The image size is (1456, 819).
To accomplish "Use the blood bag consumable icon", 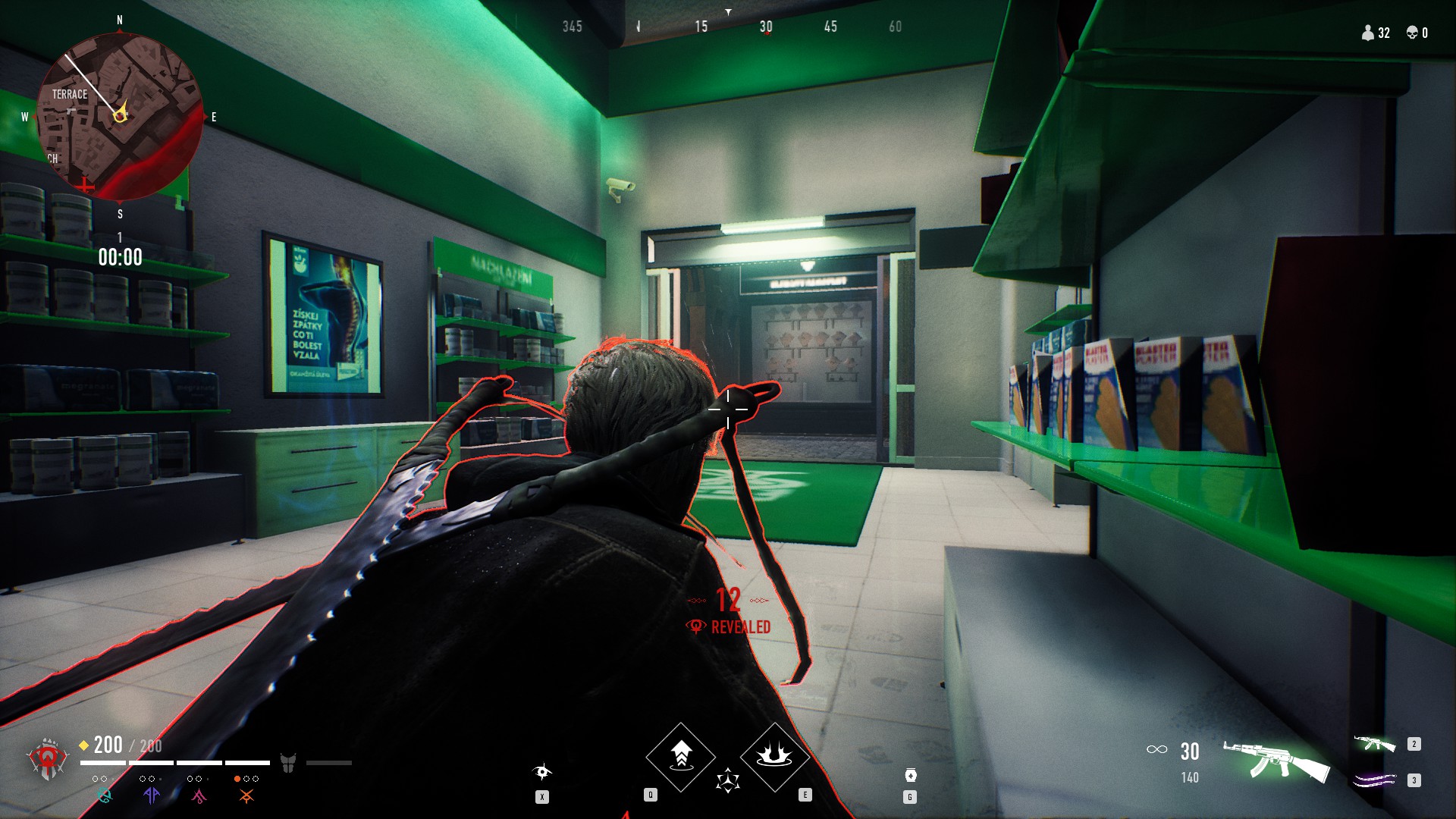I will (x=911, y=775).
